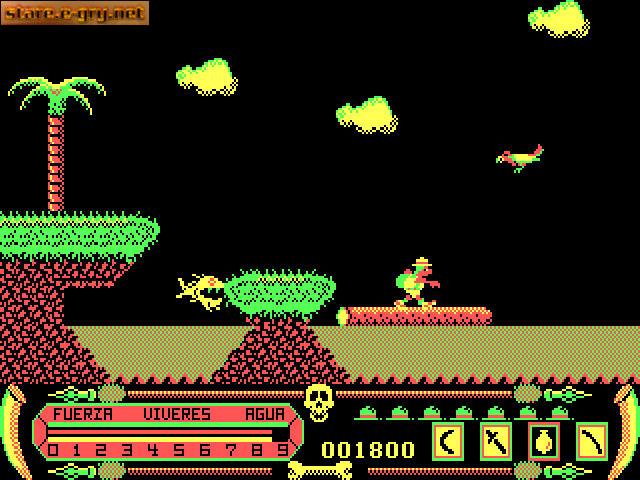Select the boomerang weapon slot

point(448,439)
